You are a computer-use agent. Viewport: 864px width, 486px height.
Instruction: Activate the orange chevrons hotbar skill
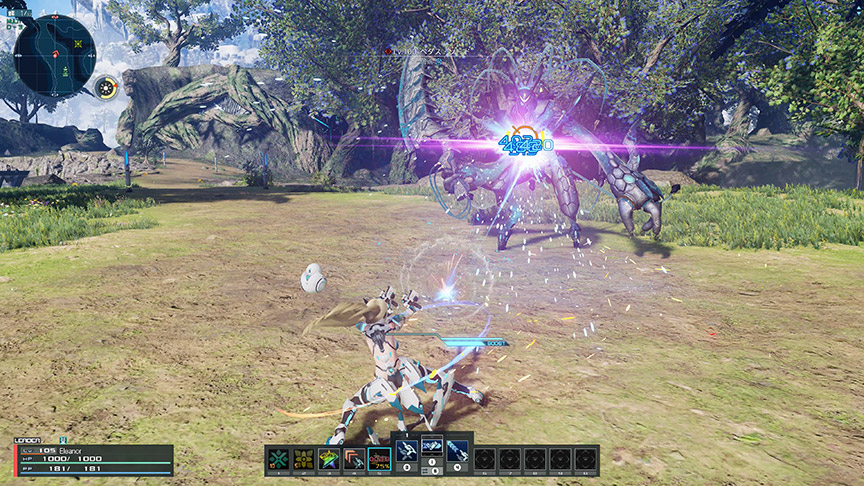click(x=354, y=459)
